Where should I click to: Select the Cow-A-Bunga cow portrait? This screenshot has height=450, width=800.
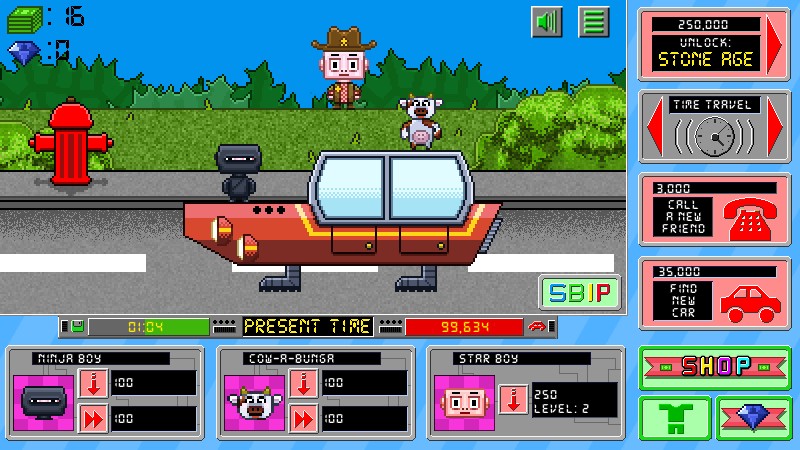(254, 400)
